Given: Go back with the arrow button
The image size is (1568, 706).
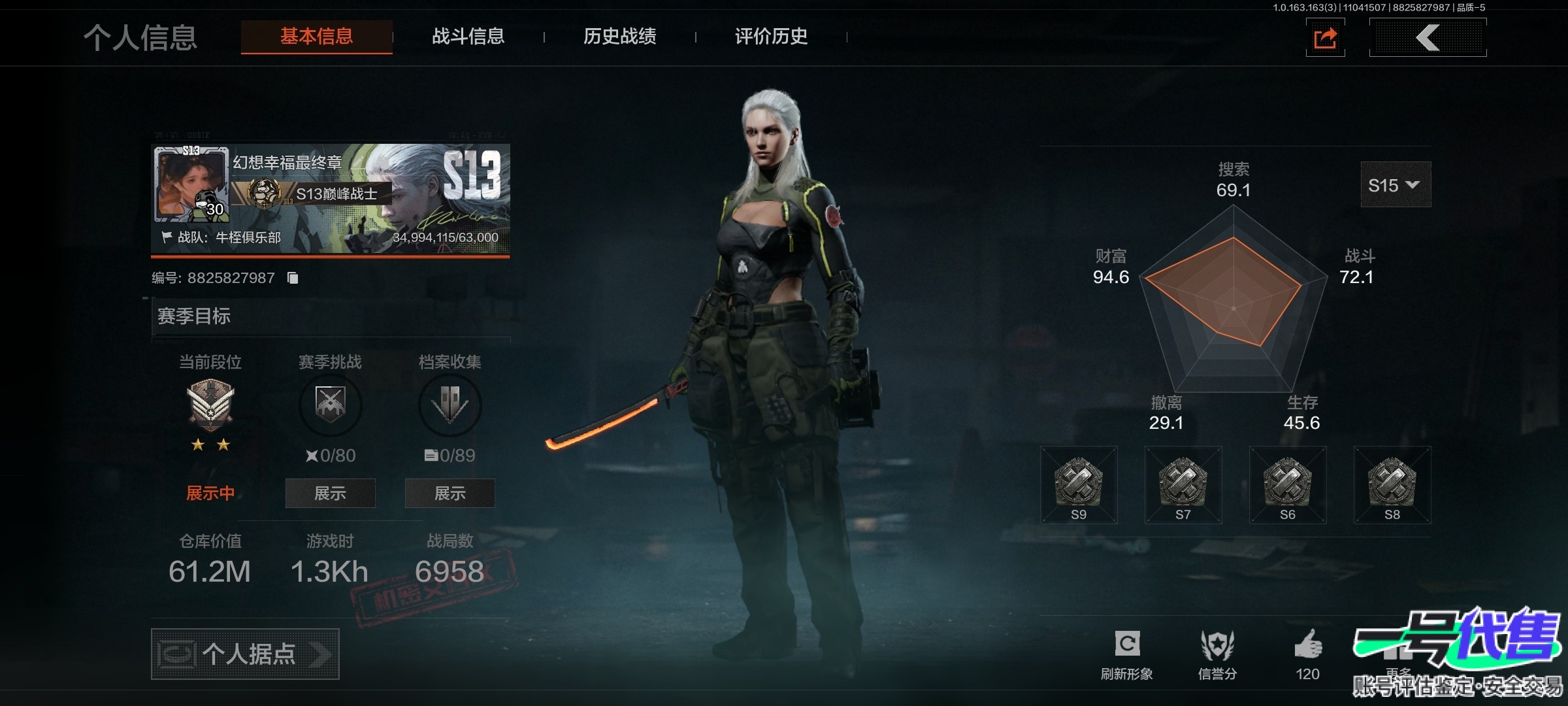Looking at the screenshot, I should tap(1428, 38).
